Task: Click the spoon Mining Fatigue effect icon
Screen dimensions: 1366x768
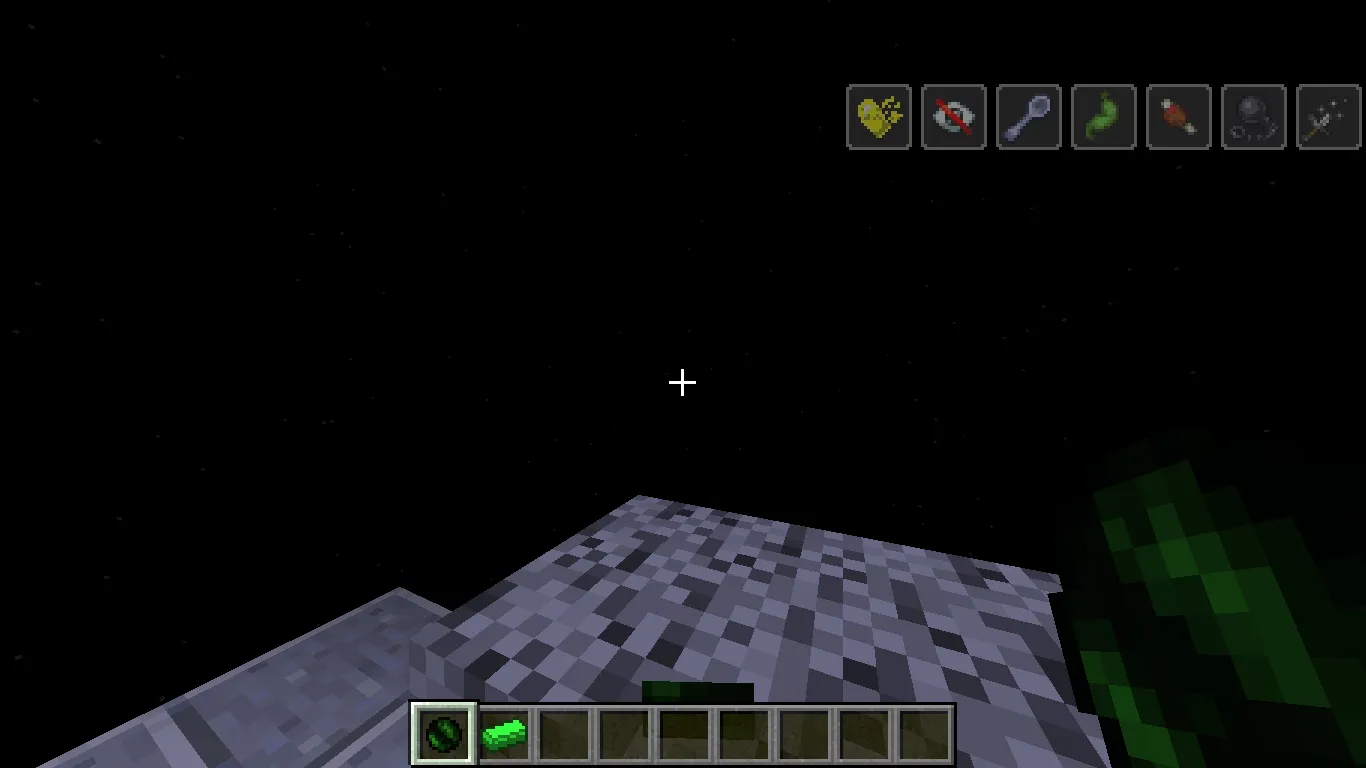Action: pyautogui.click(x=1028, y=117)
